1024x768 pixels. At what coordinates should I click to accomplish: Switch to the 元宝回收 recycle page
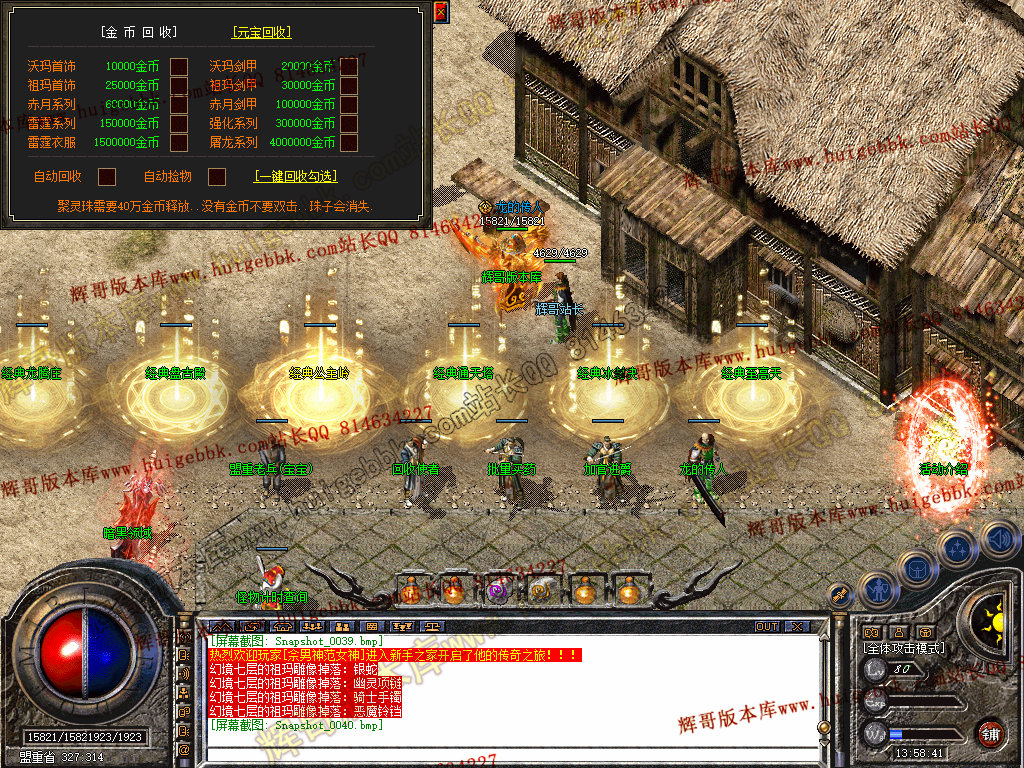[262, 32]
